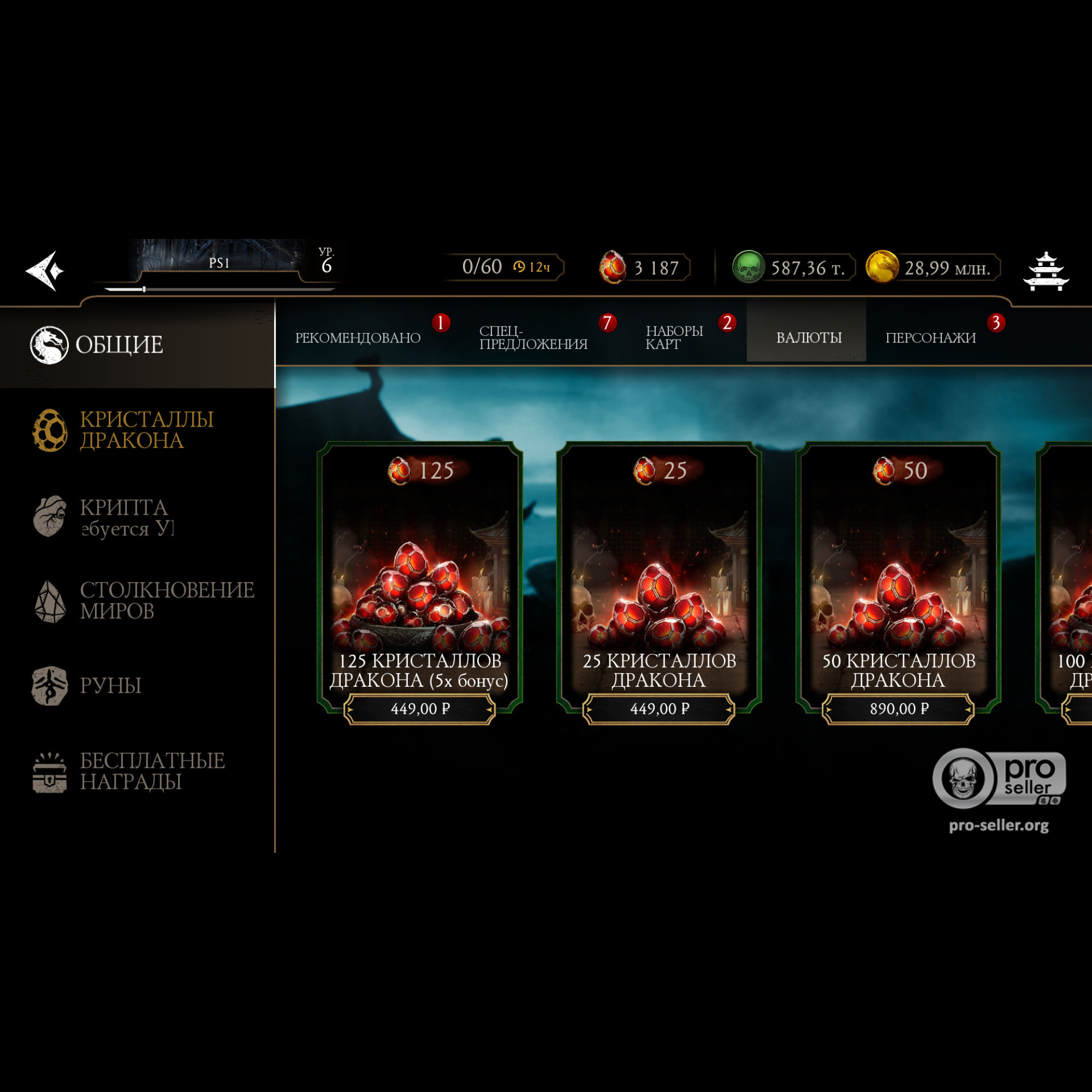Select the Общие shop category

(x=120, y=345)
